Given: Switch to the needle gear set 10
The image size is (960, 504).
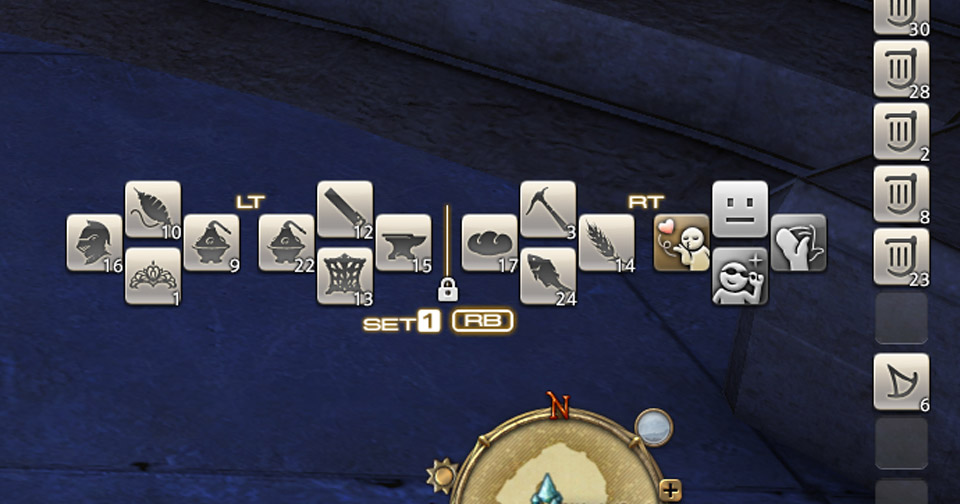Looking at the screenshot, I should (x=153, y=209).
